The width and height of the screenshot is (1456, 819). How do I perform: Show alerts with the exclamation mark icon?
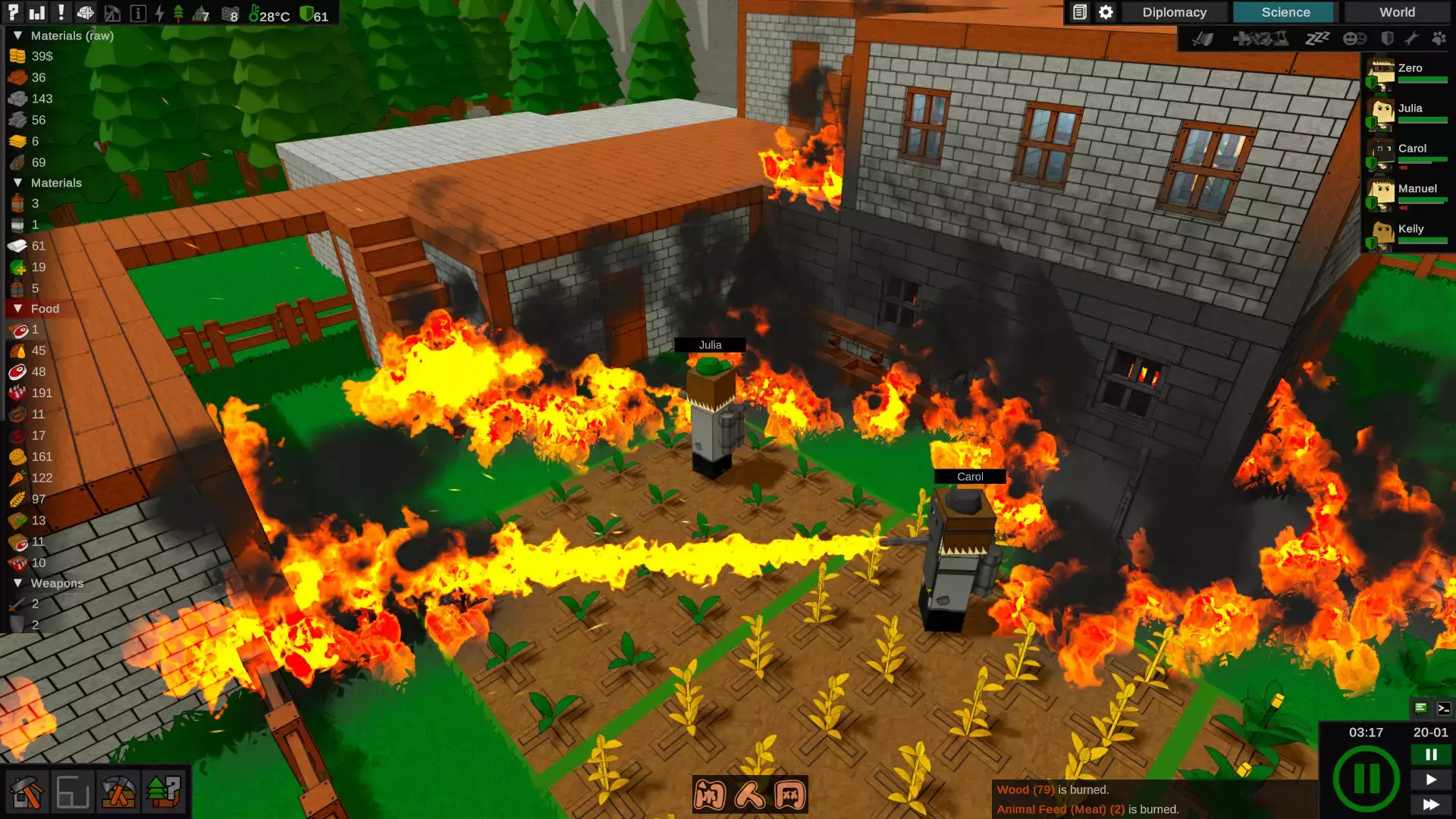(61, 12)
